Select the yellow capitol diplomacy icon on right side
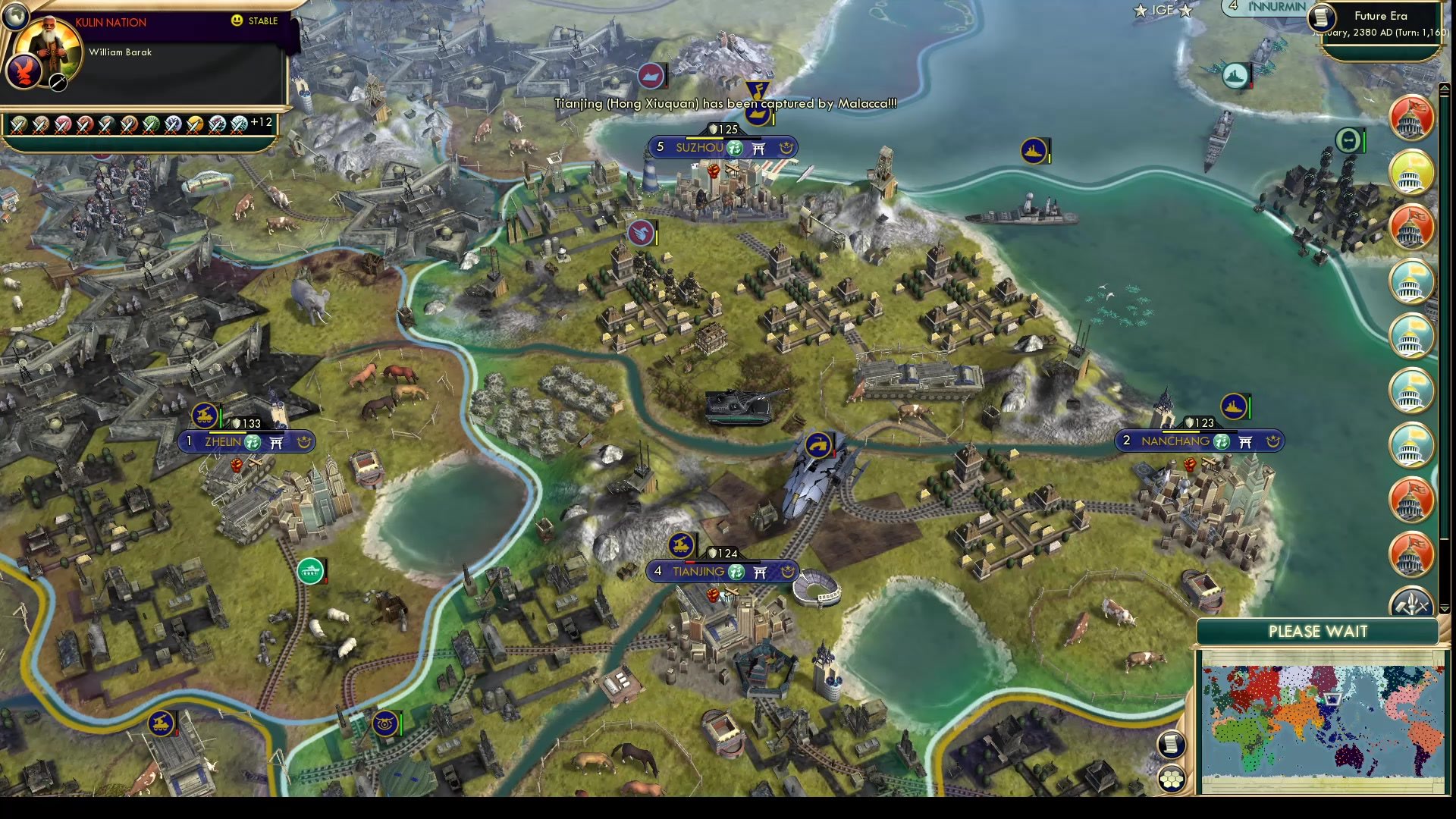 (x=1411, y=173)
